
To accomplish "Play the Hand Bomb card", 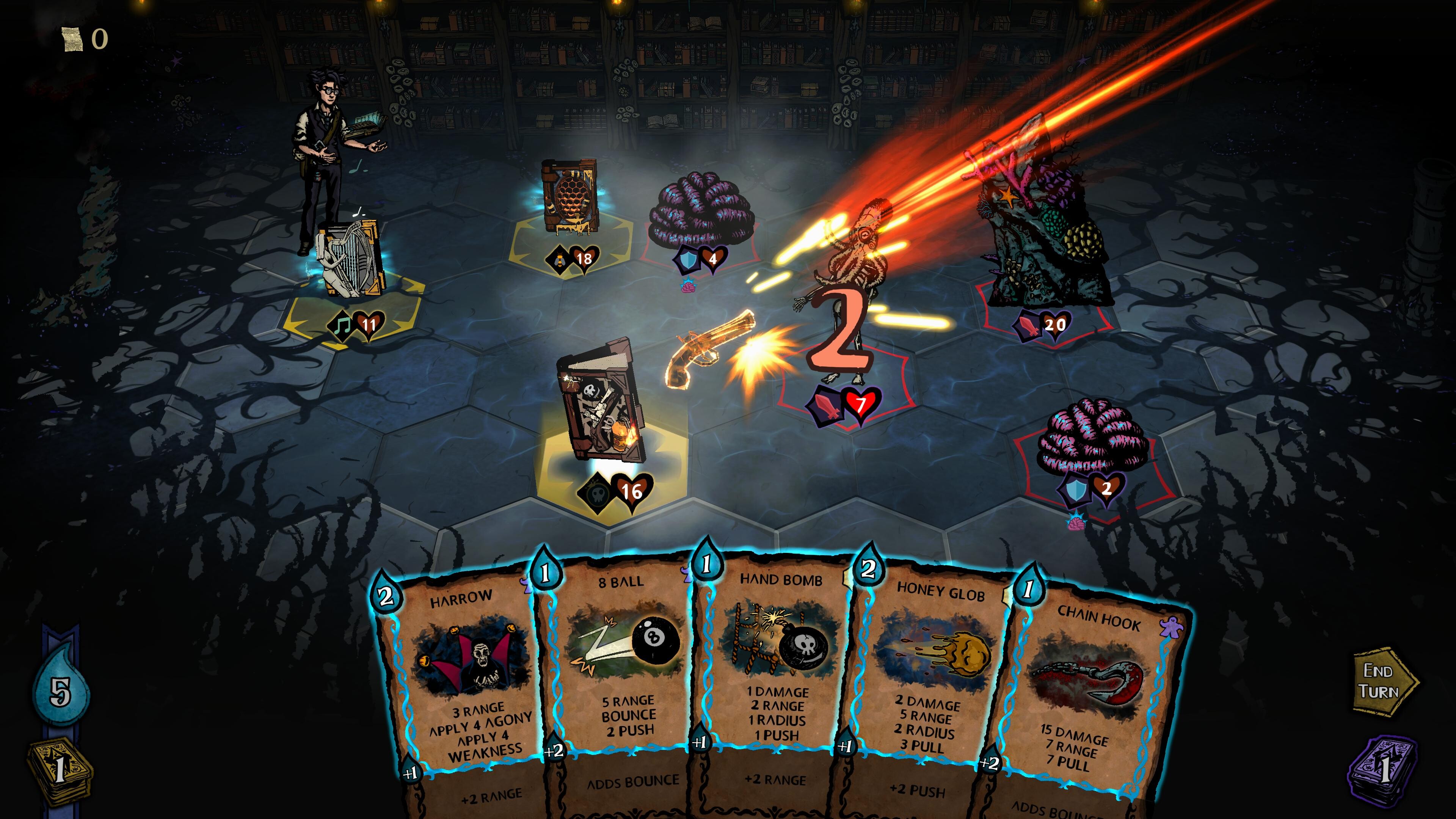I will click(x=780, y=656).
